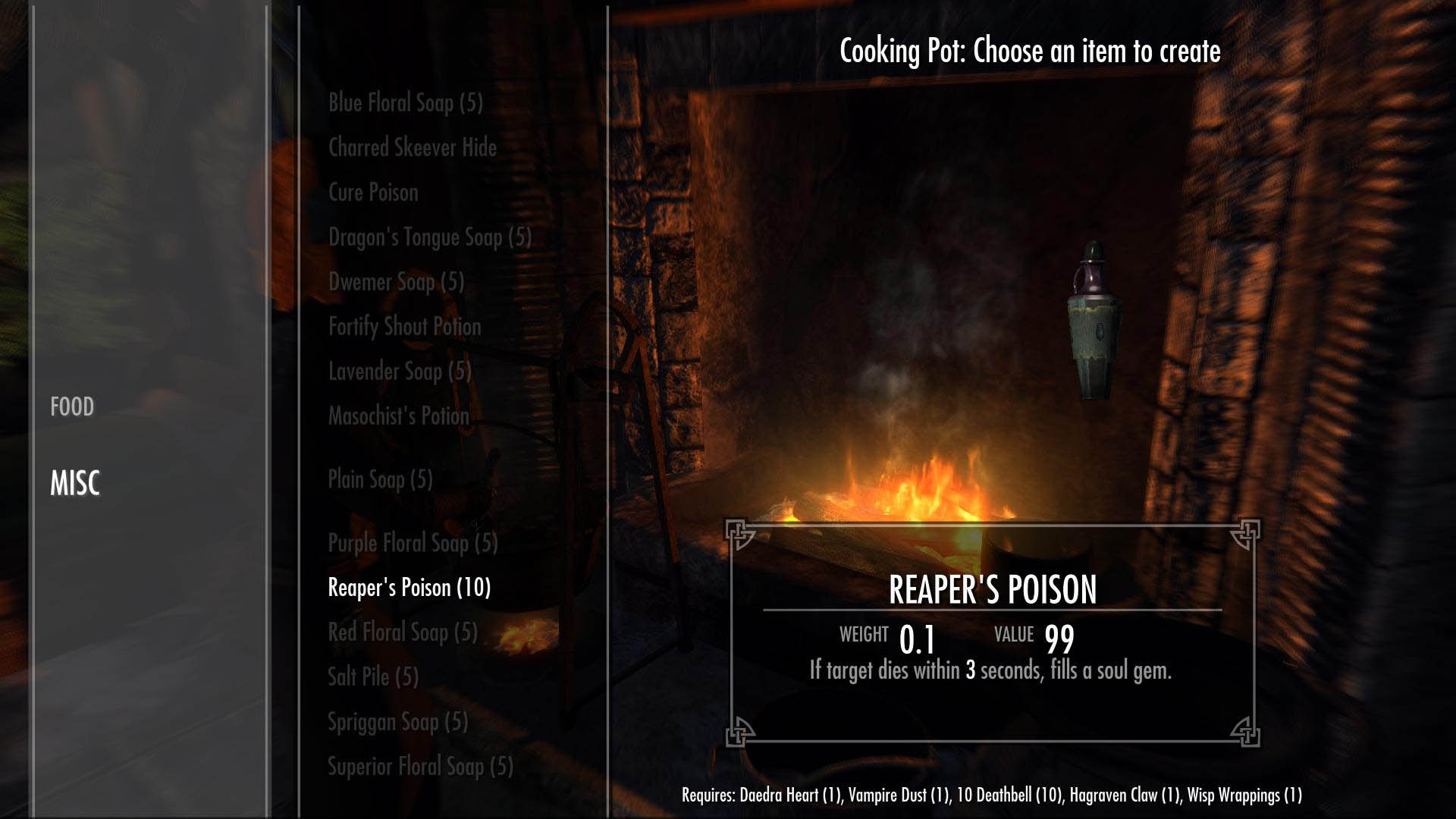This screenshot has width=1456, height=819.
Task: Select the Salt Pile recipe
Action: (x=372, y=676)
